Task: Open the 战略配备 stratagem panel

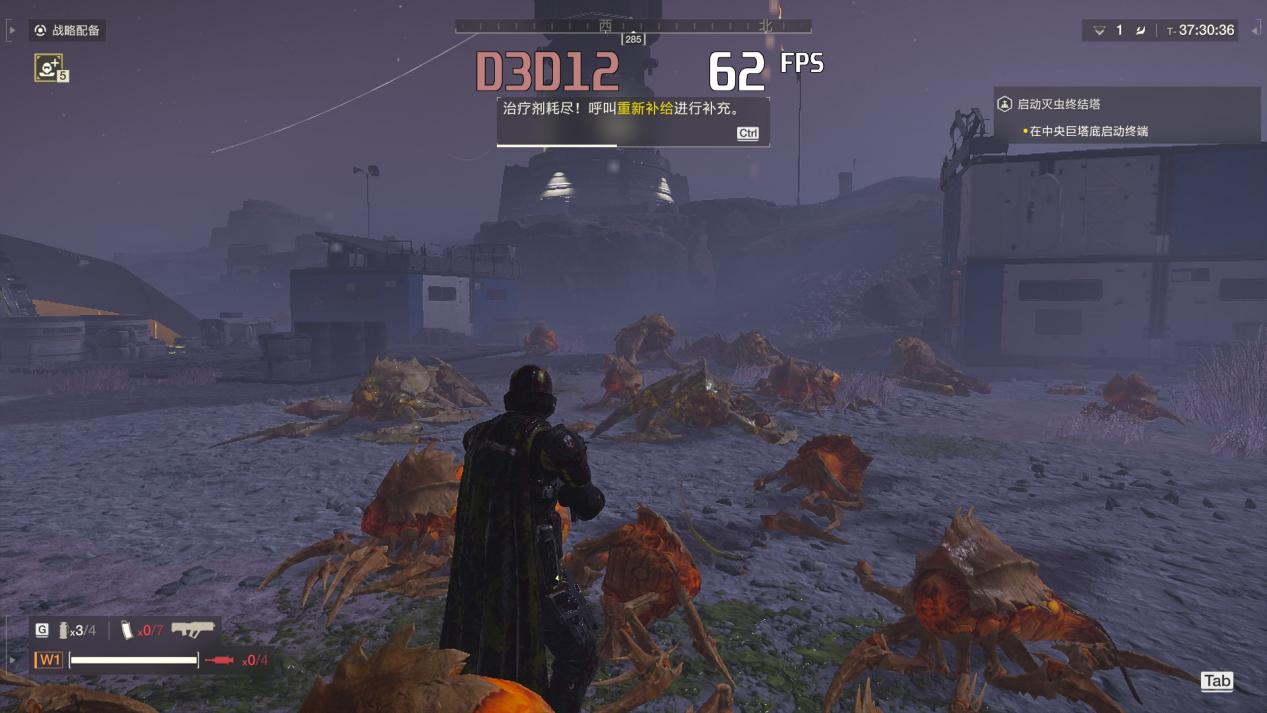Action: click(x=67, y=31)
